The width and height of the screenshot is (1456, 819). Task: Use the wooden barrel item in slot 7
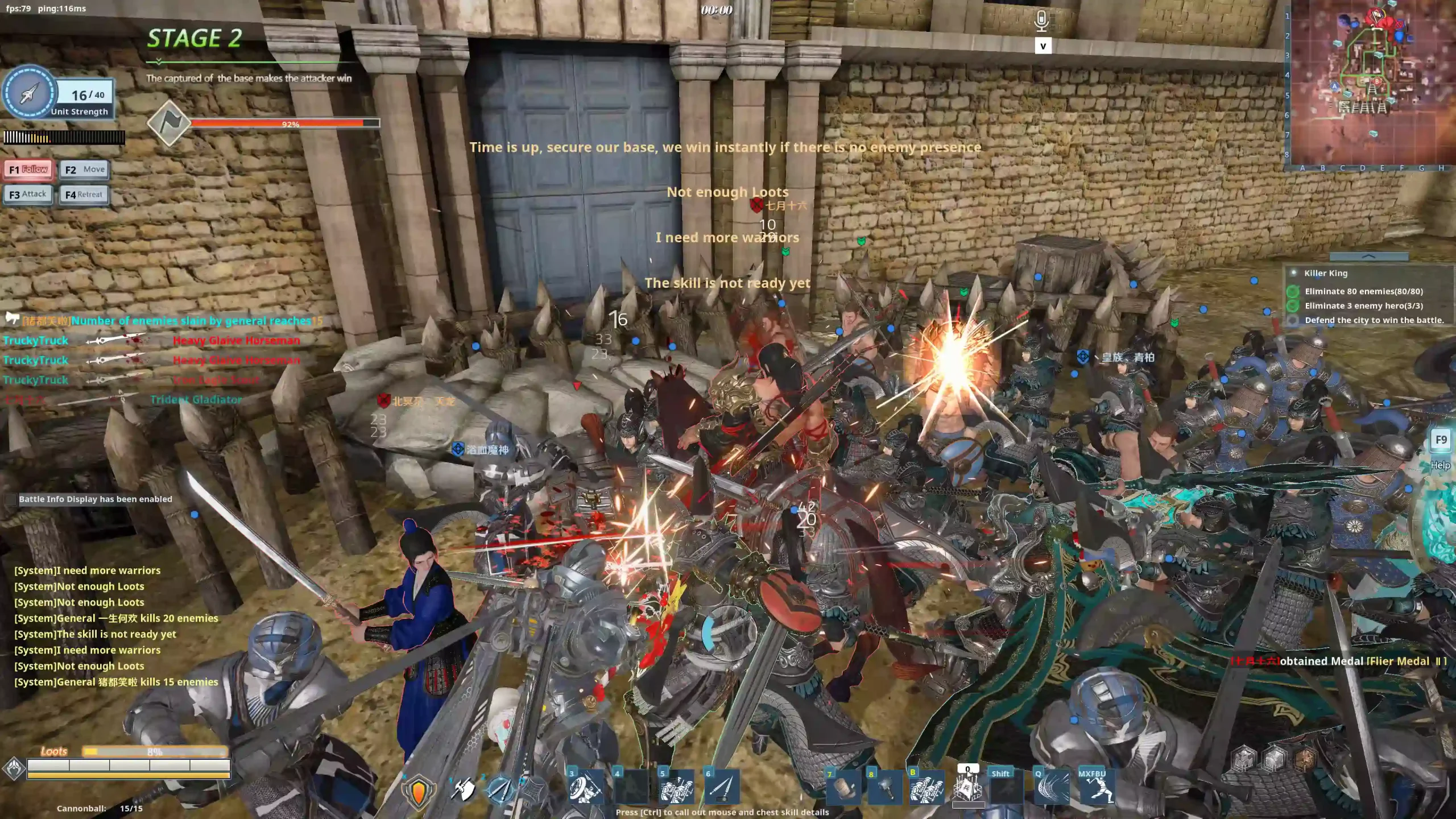pyautogui.click(x=843, y=789)
